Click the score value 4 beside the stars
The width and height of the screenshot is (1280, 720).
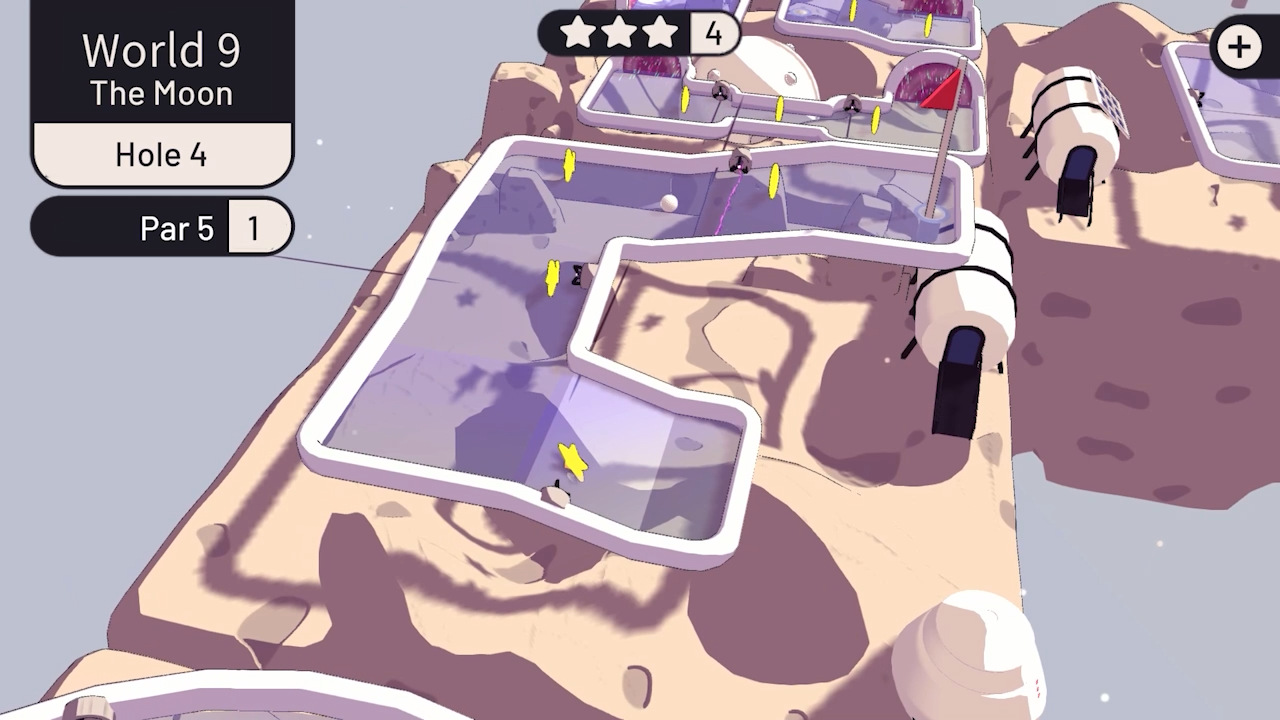pyautogui.click(x=712, y=33)
